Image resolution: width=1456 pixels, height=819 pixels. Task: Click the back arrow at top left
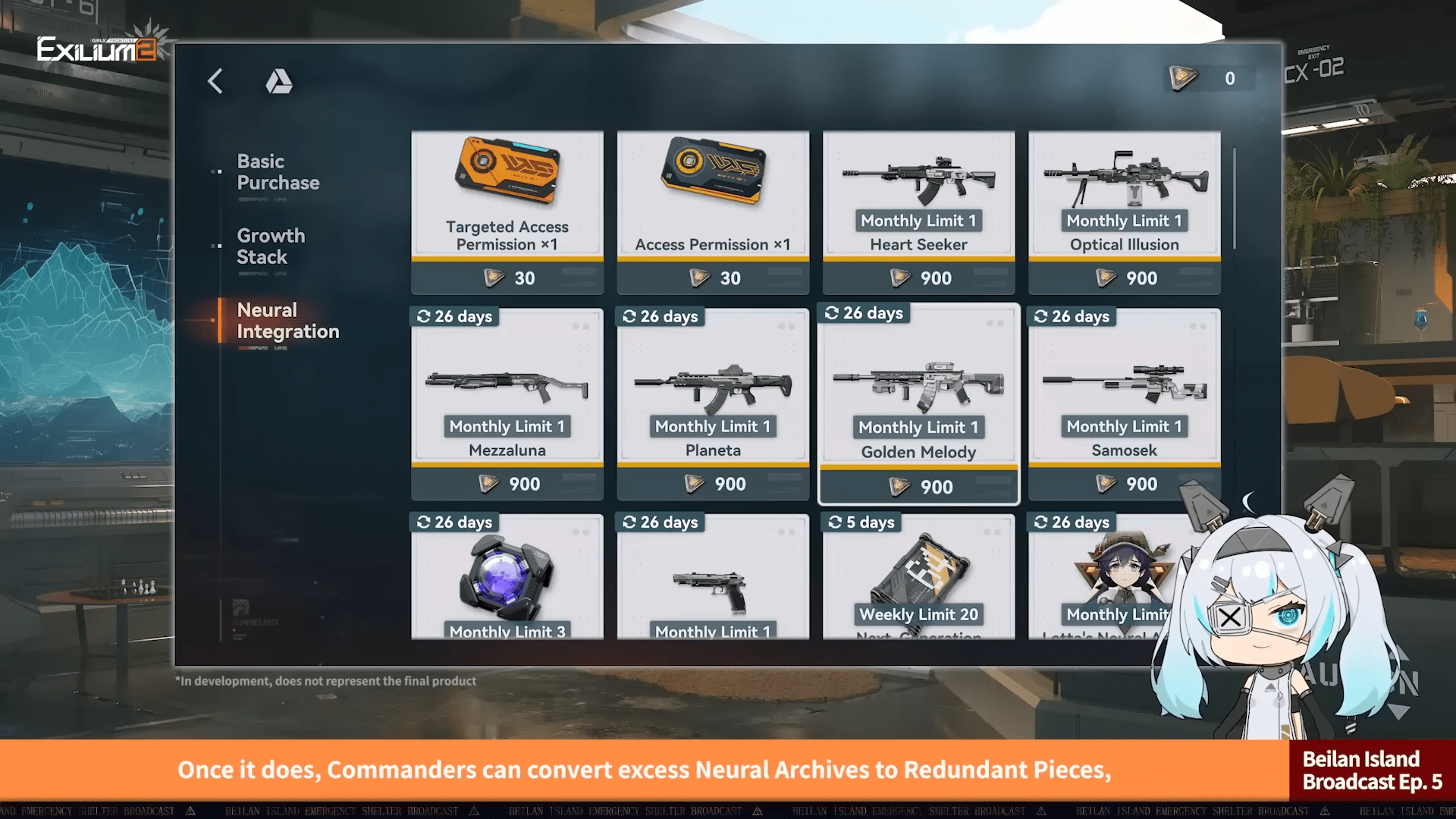[215, 81]
